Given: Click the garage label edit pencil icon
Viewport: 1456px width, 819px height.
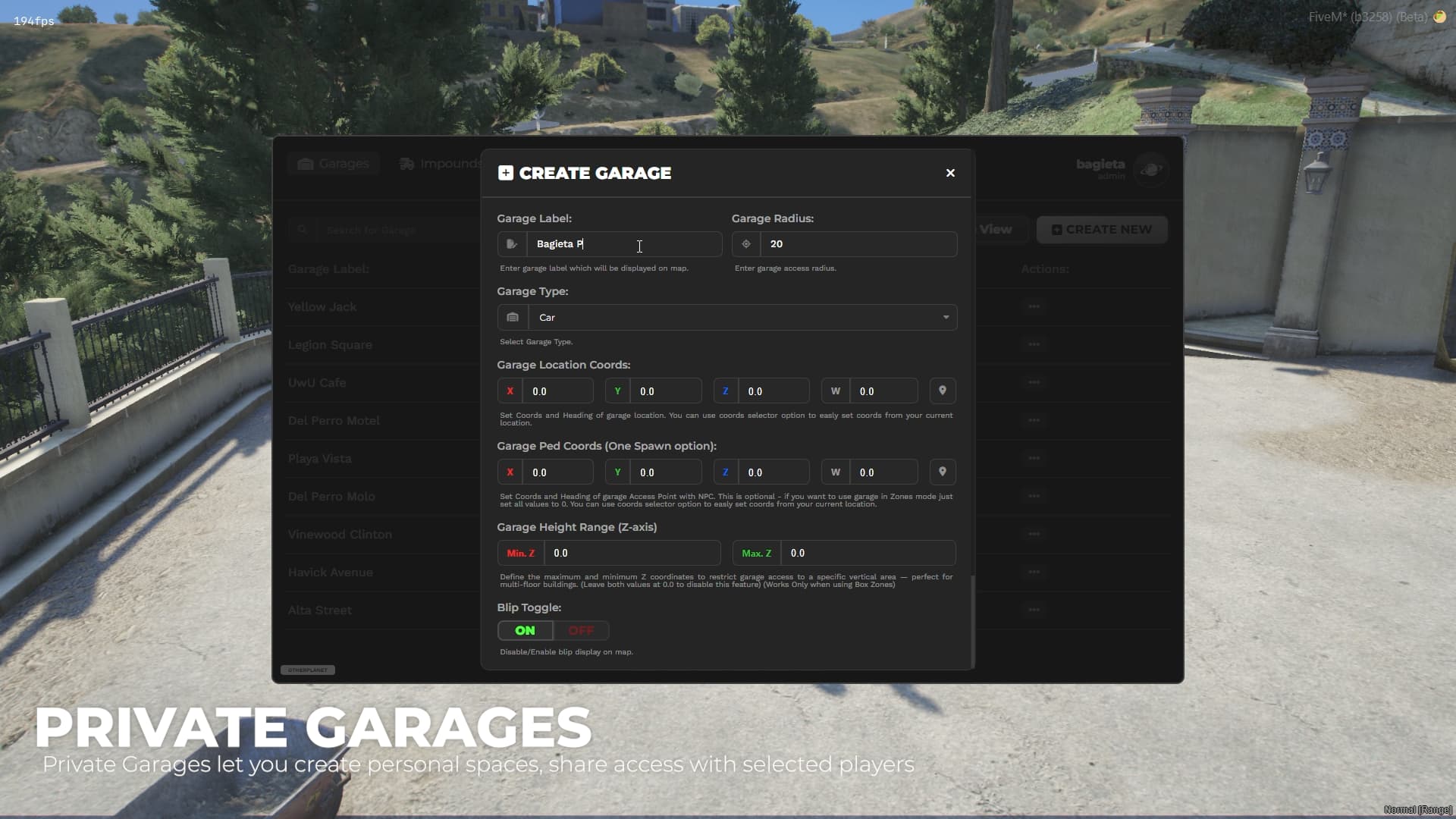Looking at the screenshot, I should pos(511,243).
